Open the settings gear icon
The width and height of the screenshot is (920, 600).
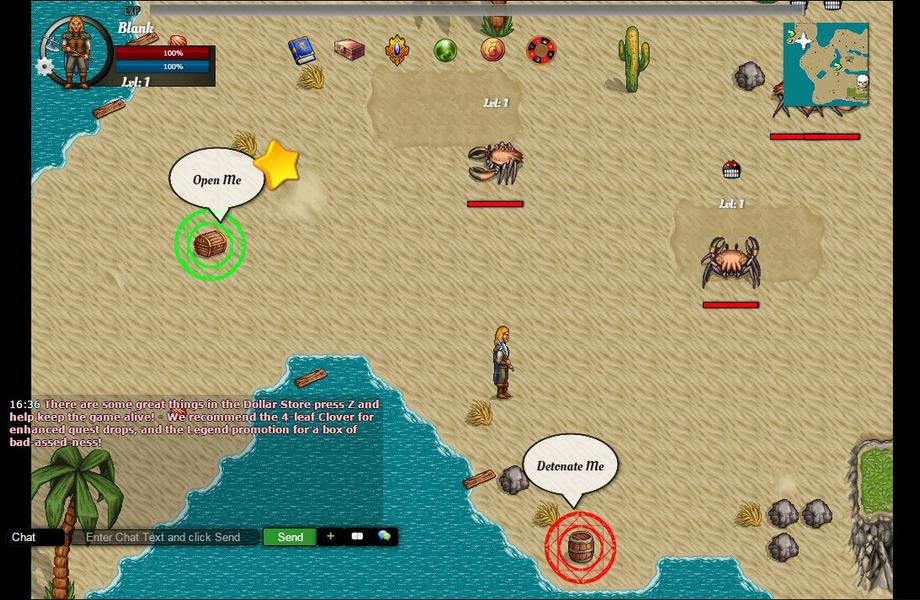click(44, 67)
